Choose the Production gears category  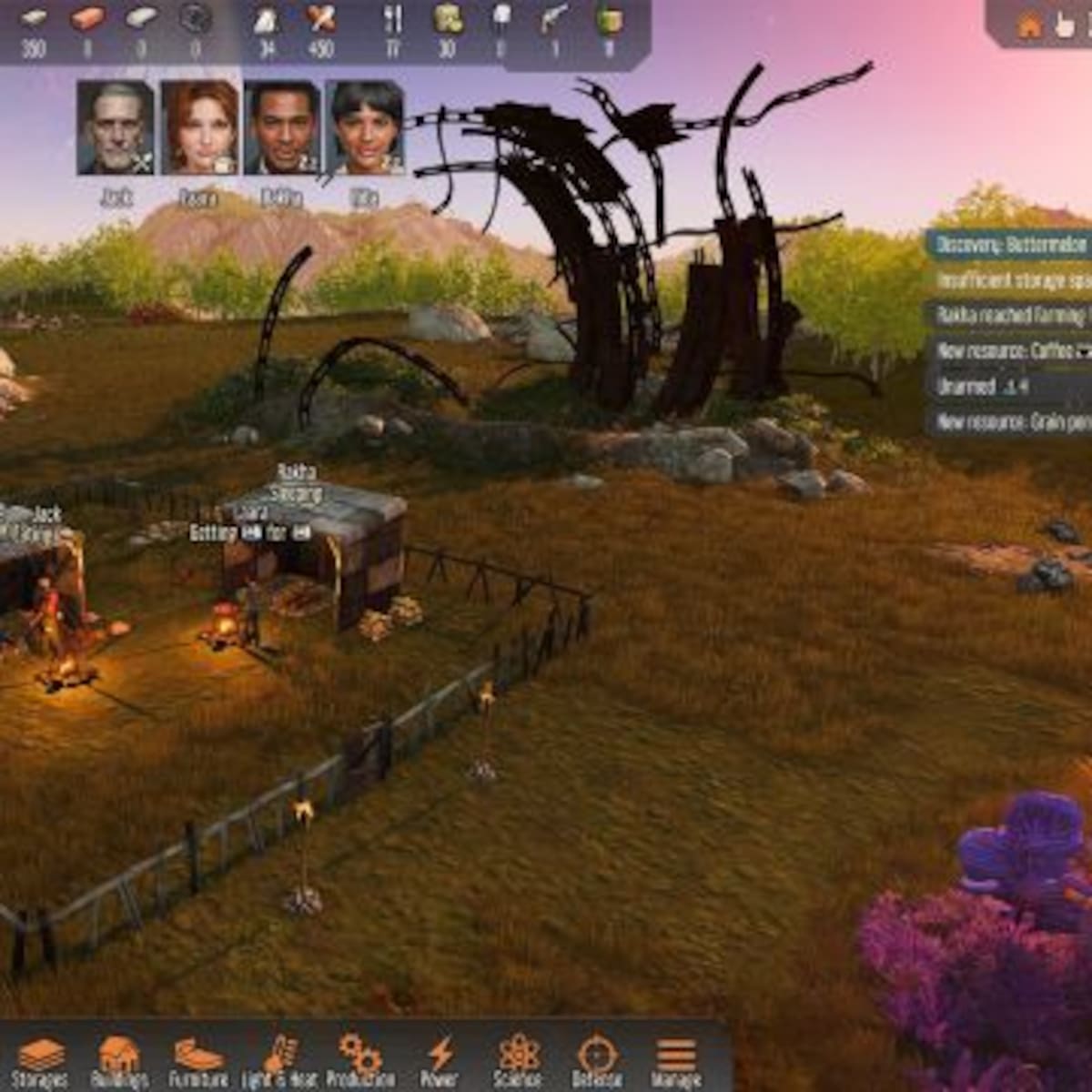(x=360, y=1061)
